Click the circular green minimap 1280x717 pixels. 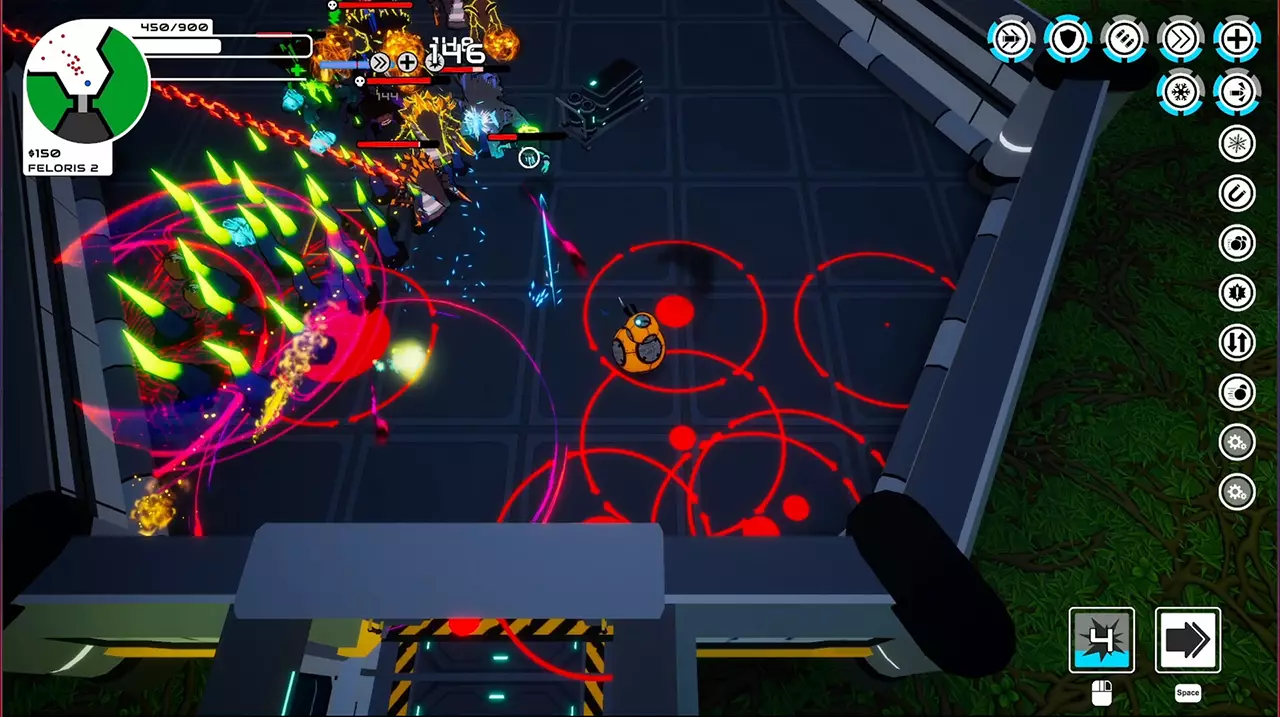87,84
